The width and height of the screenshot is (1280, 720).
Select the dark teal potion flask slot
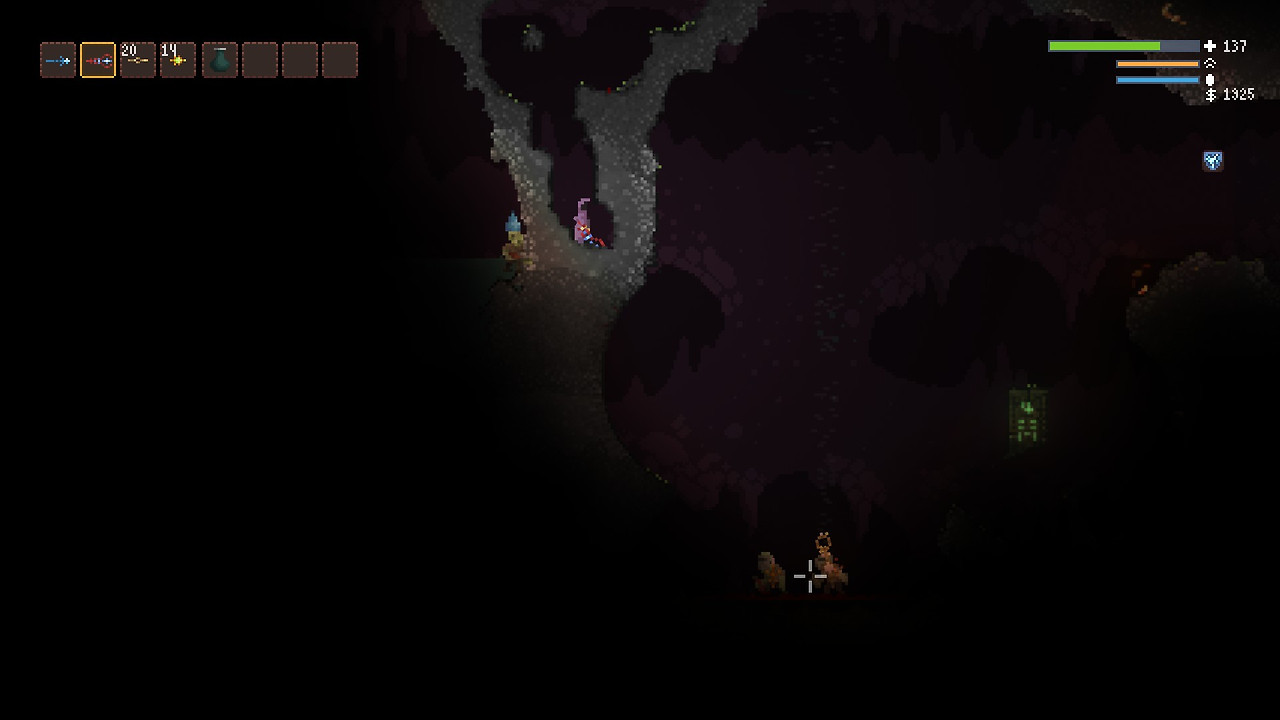pyautogui.click(x=220, y=61)
